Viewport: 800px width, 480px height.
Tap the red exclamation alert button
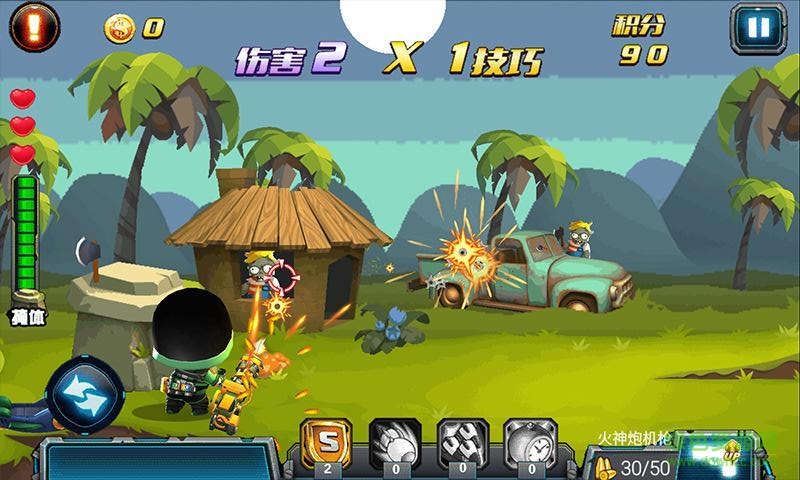[x=34, y=27]
